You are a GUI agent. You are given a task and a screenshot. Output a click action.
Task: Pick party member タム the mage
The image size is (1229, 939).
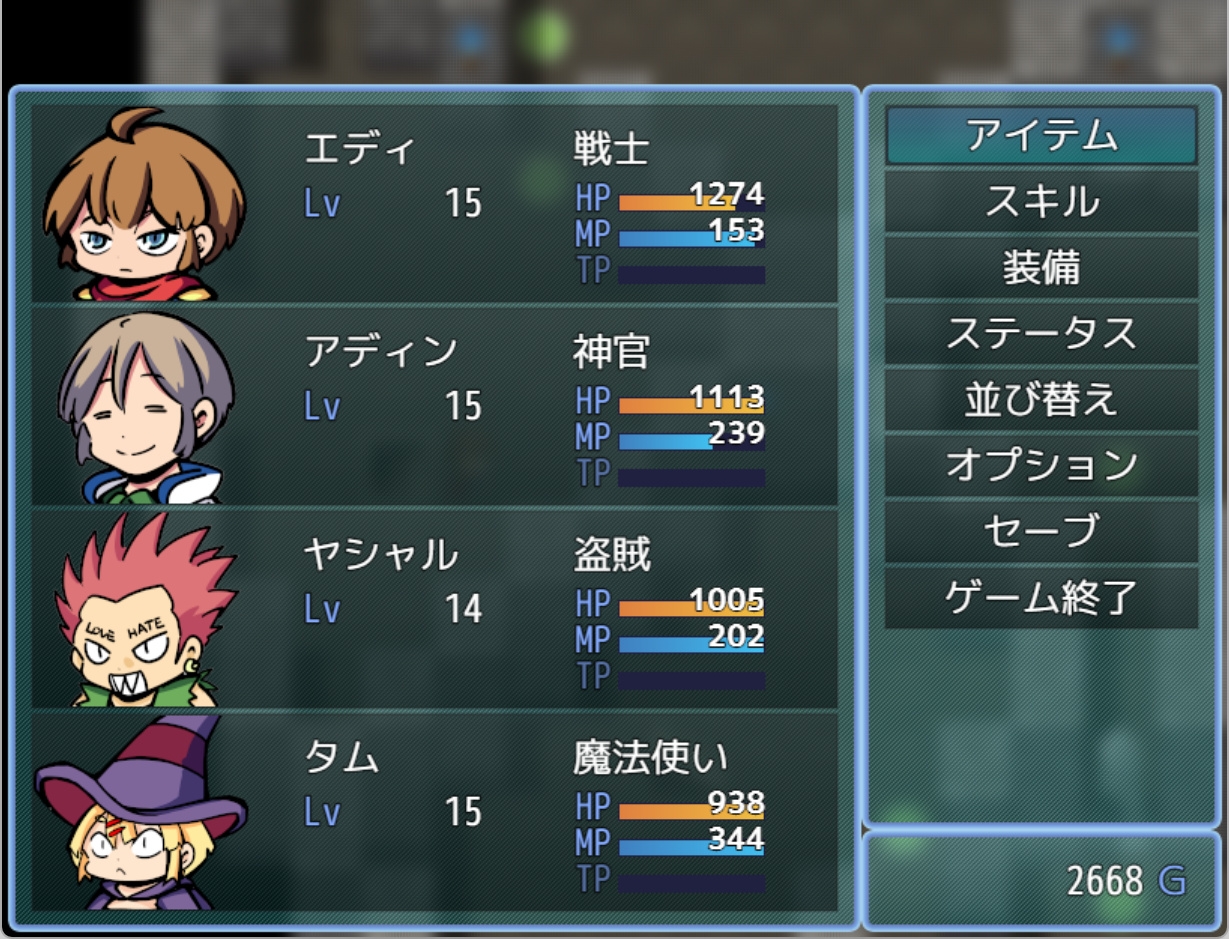pos(434,811)
